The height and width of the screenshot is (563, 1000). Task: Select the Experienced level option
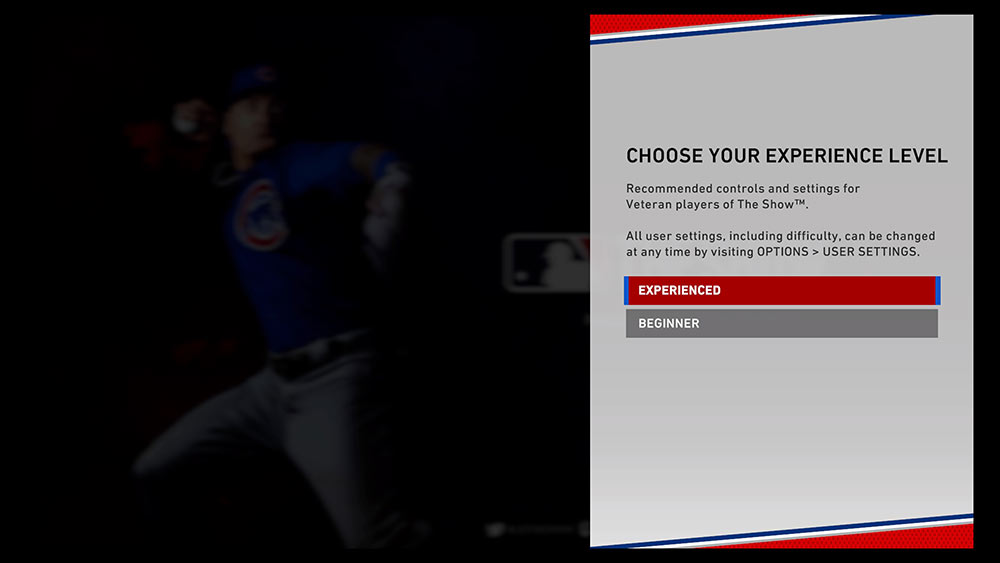point(781,290)
